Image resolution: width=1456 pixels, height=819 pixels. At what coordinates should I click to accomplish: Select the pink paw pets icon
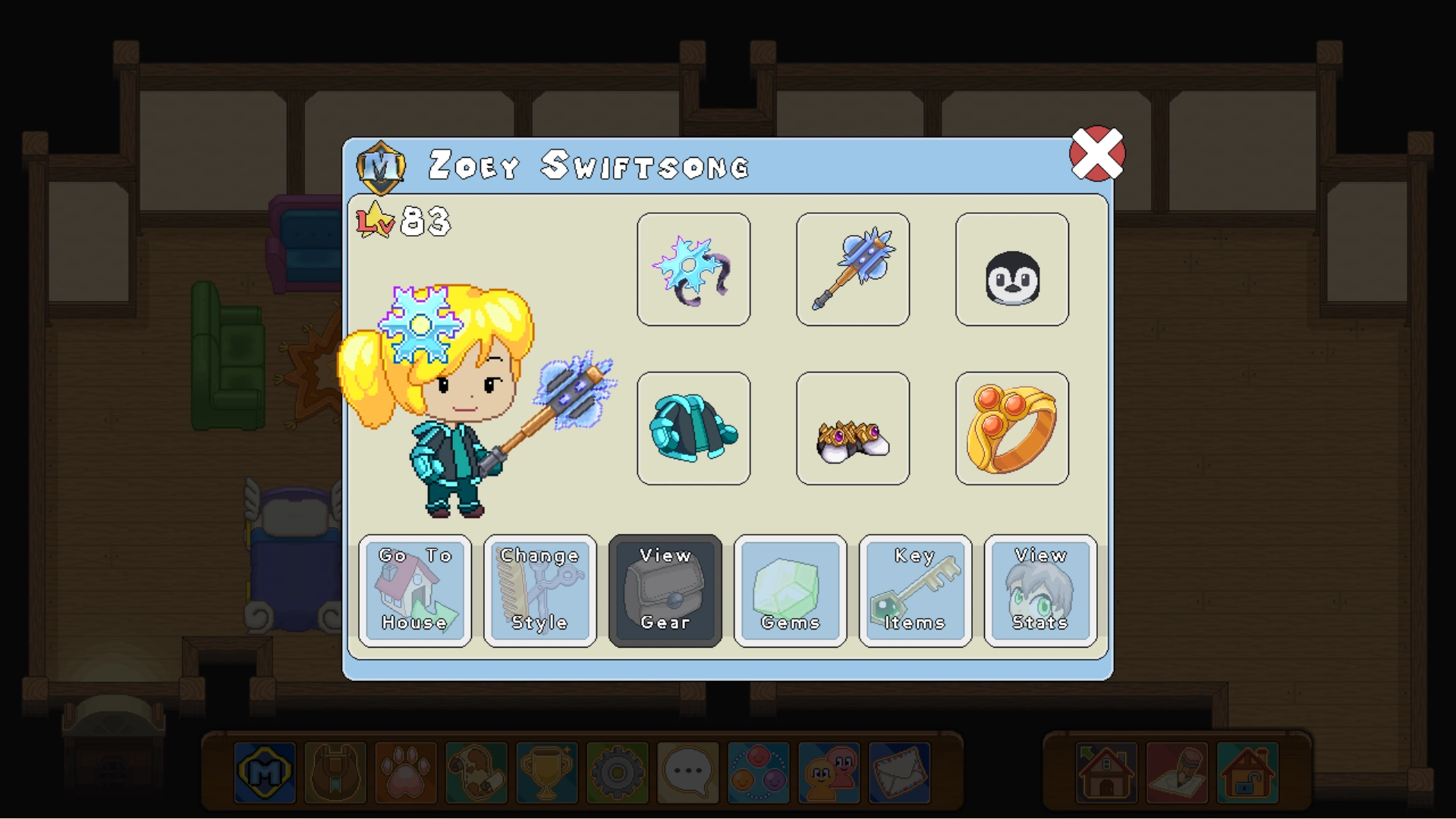coord(407,773)
